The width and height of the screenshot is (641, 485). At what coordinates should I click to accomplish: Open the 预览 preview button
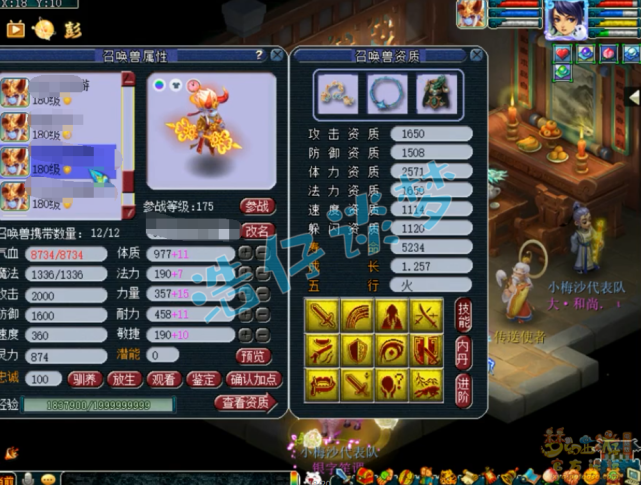coord(253,355)
